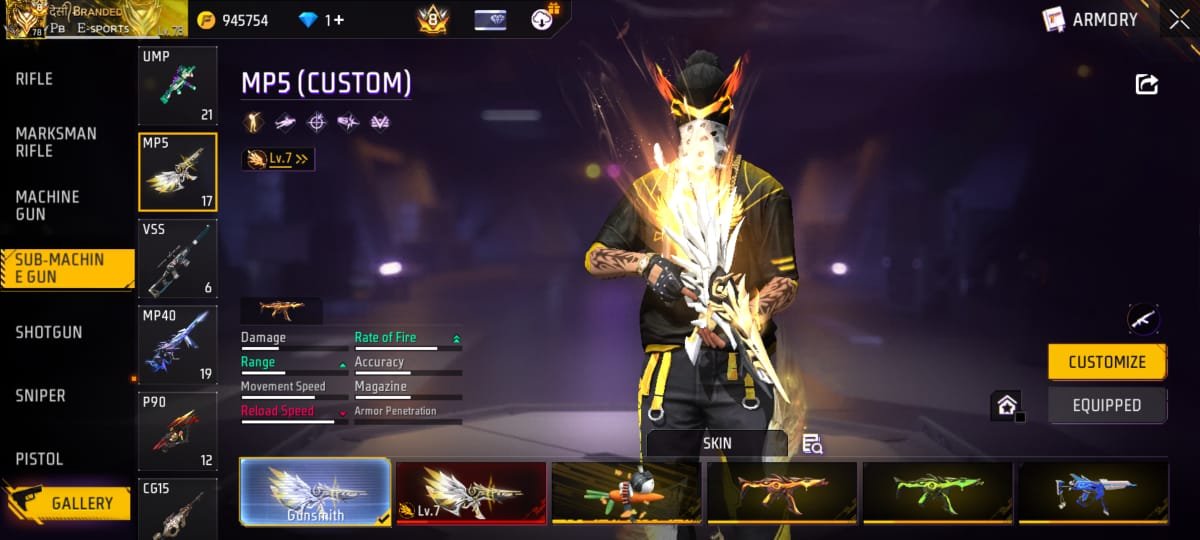Select the Lv.7 MP5 skin

[471, 492]
